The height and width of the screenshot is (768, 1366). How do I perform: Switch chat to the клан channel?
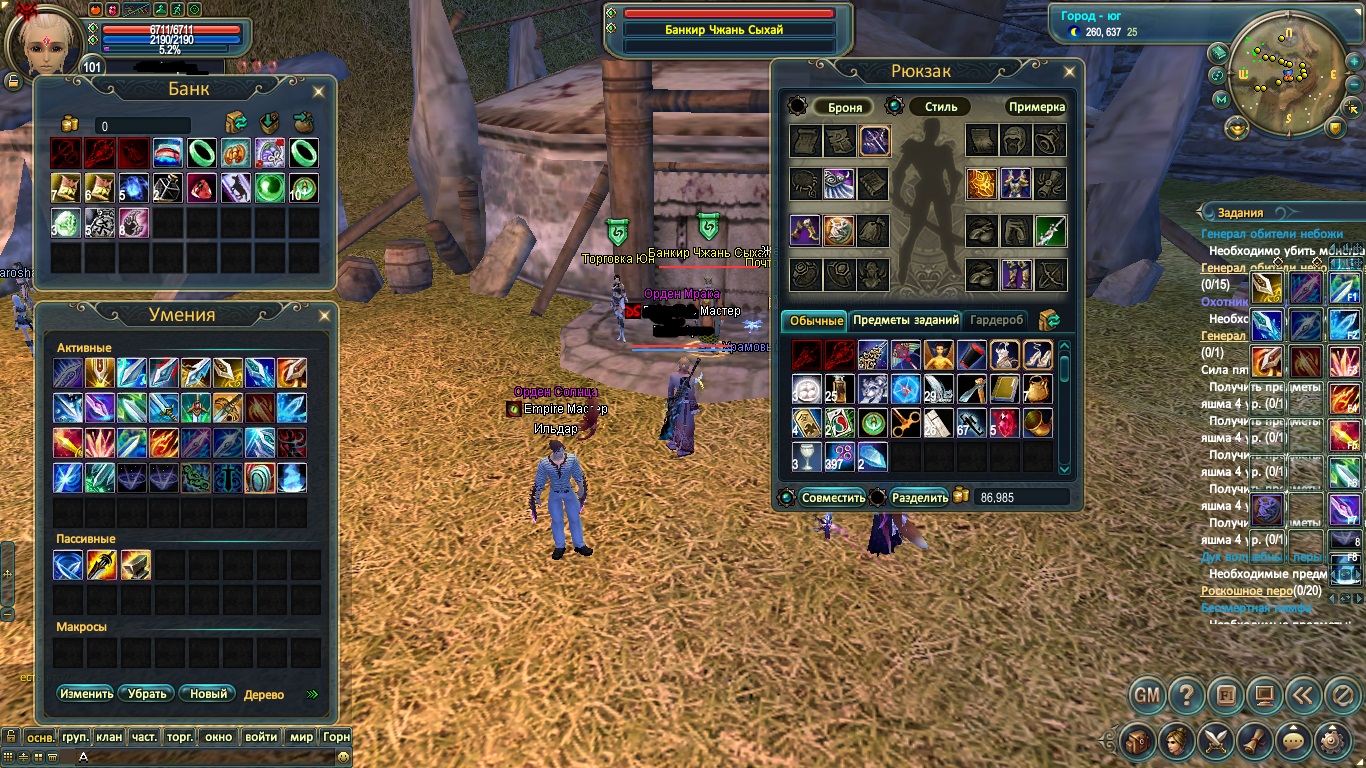109,737
